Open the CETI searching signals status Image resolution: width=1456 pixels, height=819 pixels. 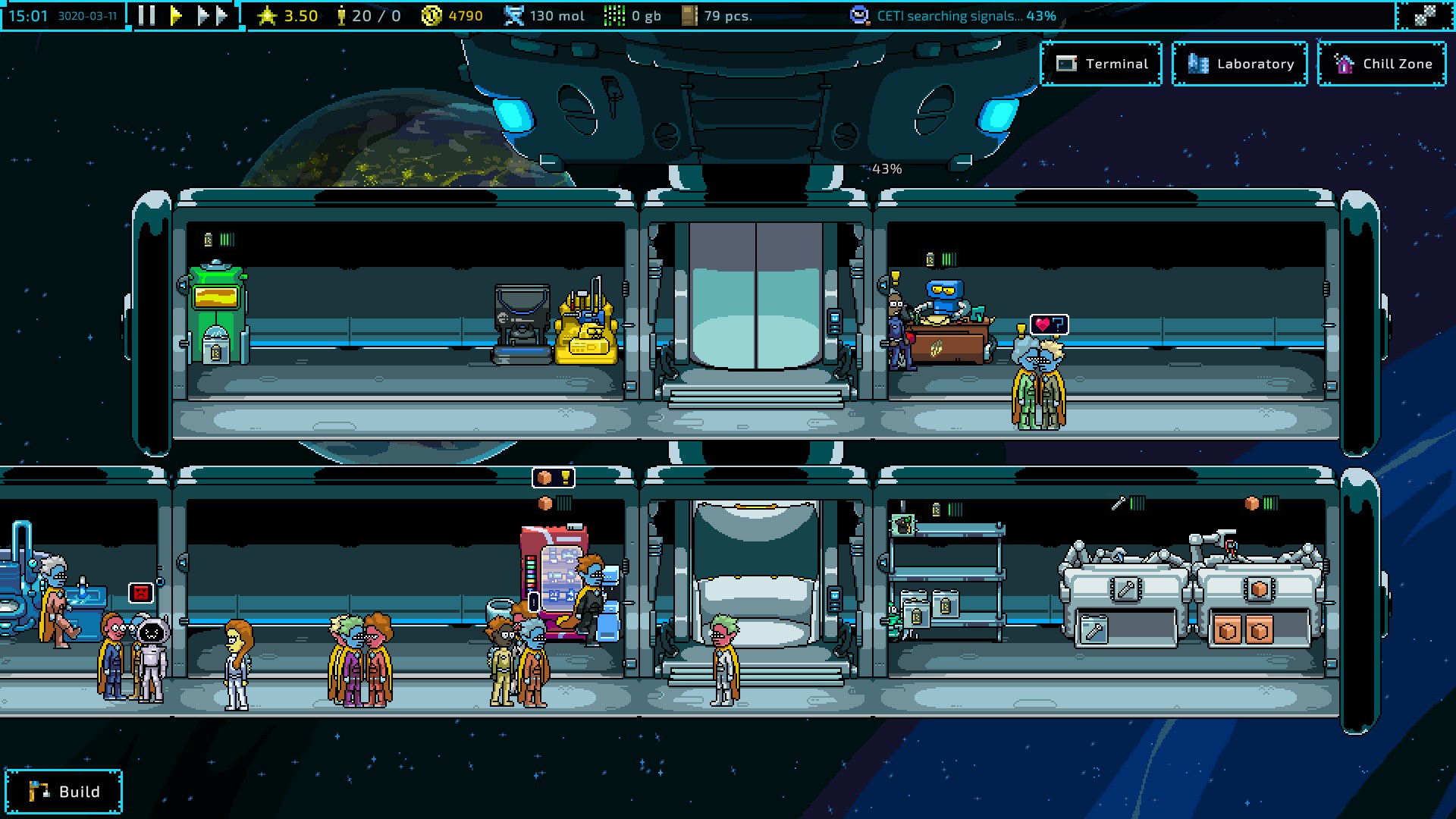tap(954, 16)
